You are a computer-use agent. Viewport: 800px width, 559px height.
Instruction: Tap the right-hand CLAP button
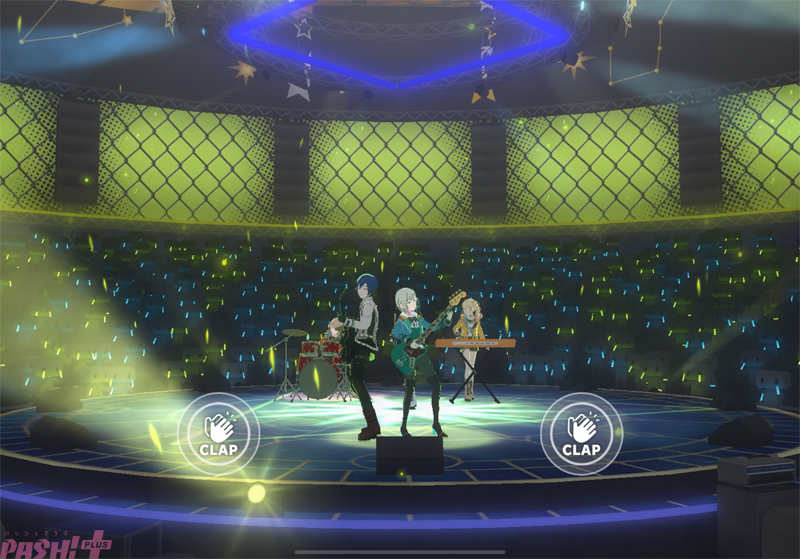(x=581, y=434)
